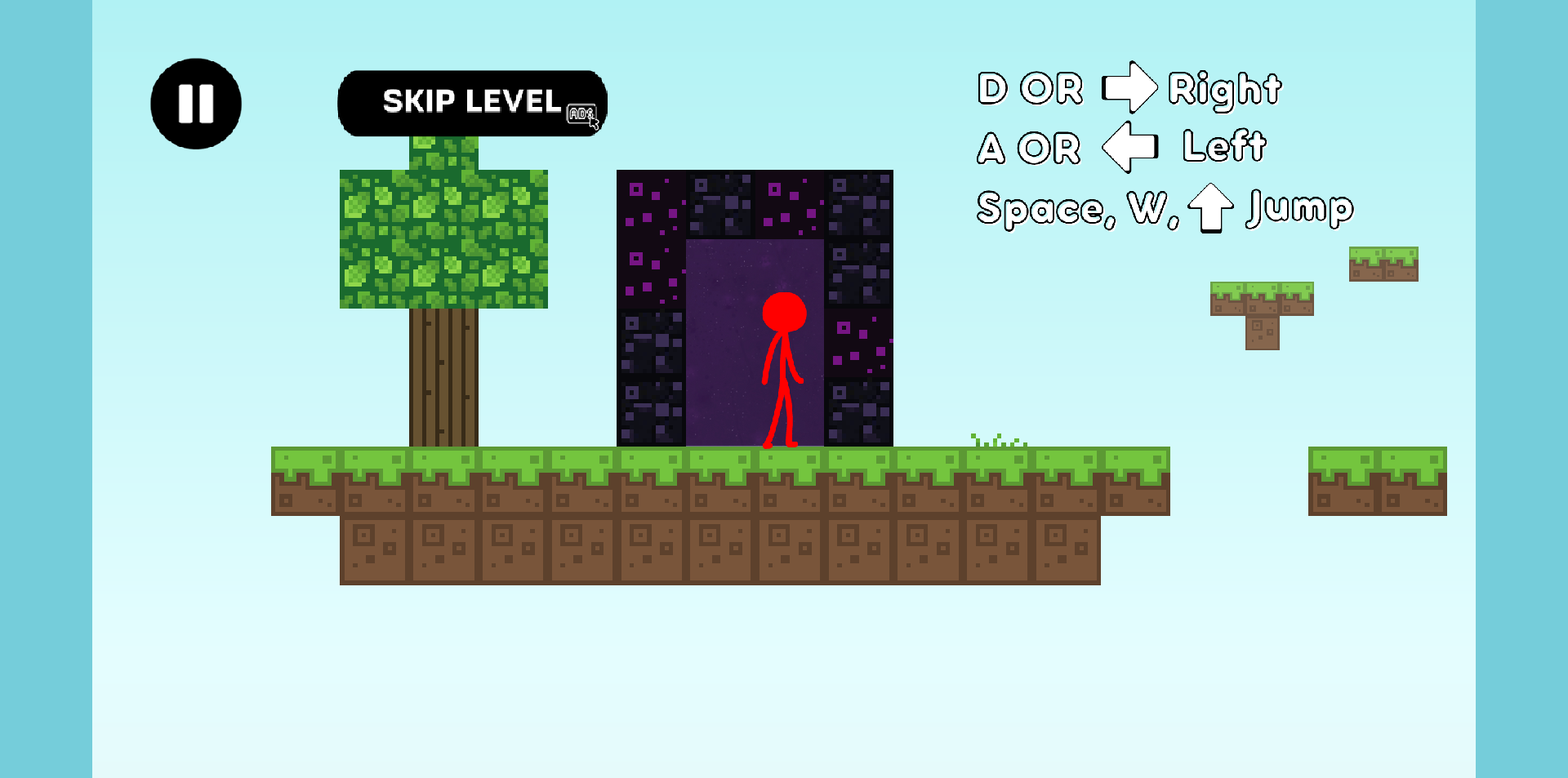
Task: Click the pause icon
Action: click(x=195, y=102)
